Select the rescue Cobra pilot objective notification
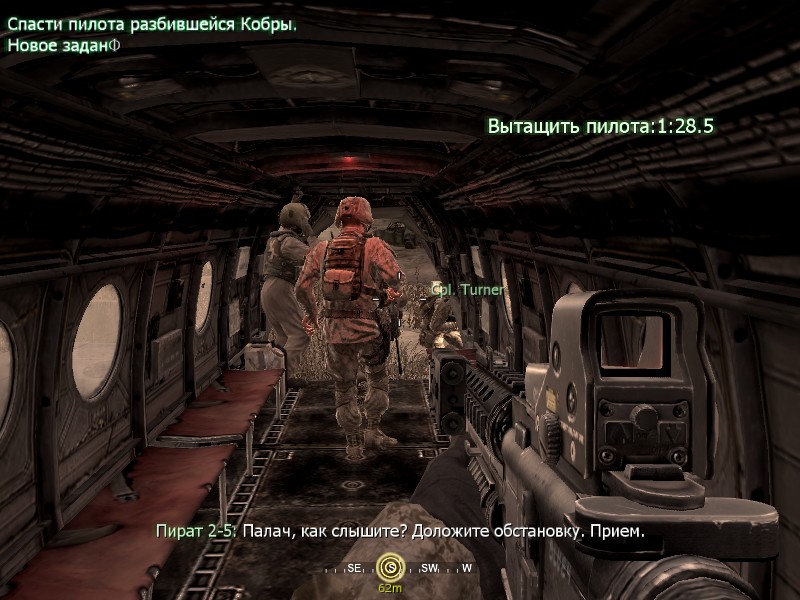 152,25
